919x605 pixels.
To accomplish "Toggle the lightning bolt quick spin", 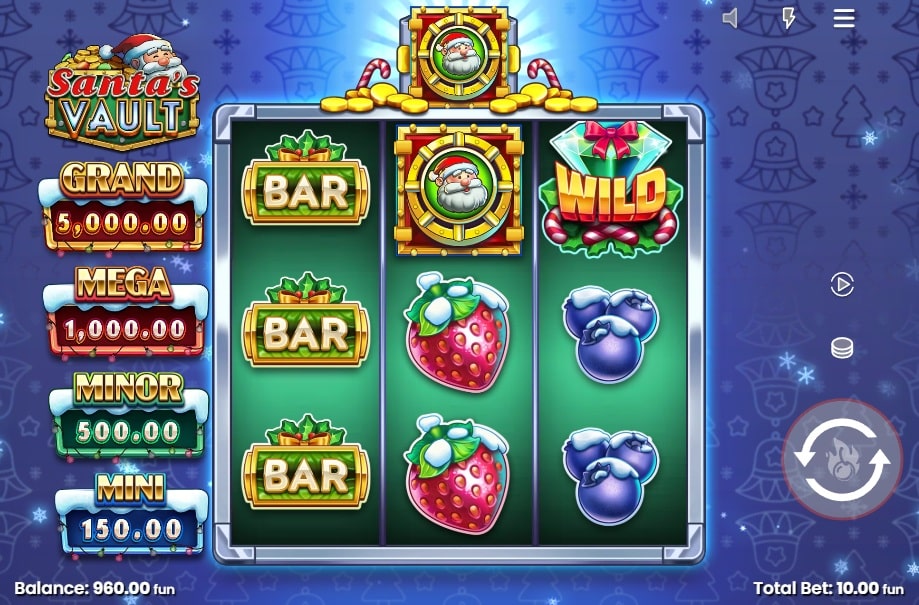I will [788, 18].
